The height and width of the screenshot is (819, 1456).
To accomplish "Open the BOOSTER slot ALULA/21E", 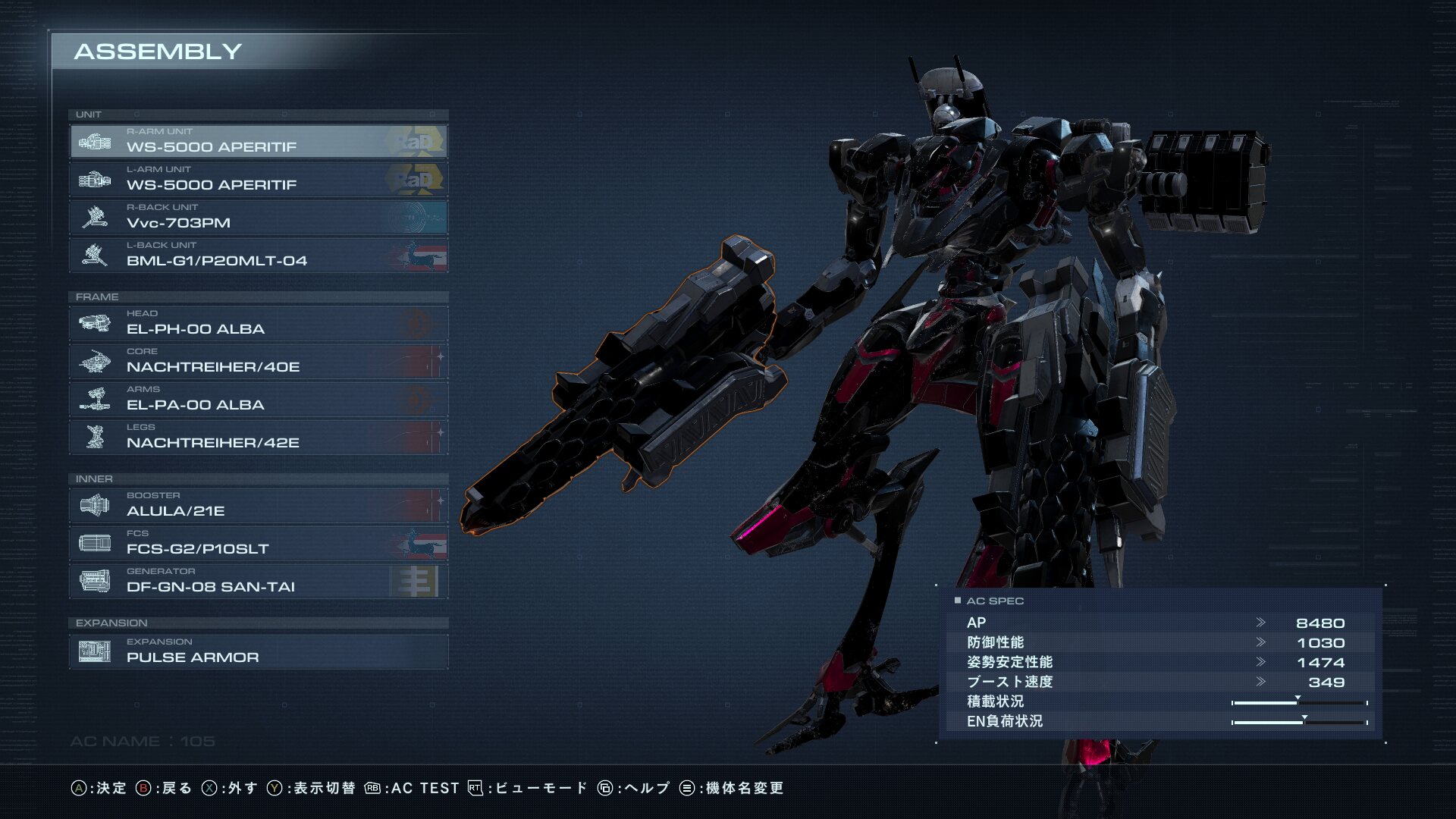I will click(258, 506).
